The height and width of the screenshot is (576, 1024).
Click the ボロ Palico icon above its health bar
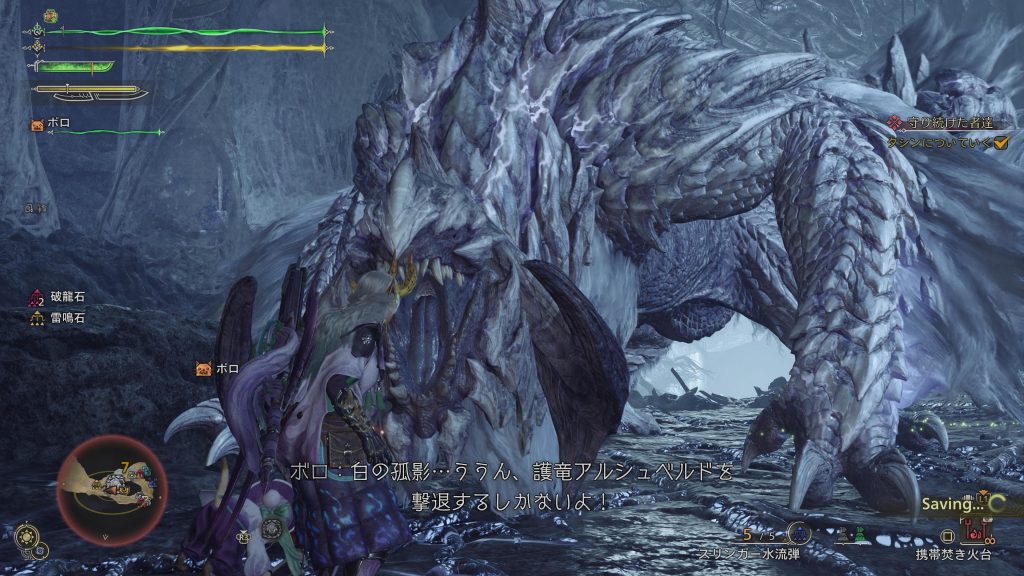[x=37, y=125]
